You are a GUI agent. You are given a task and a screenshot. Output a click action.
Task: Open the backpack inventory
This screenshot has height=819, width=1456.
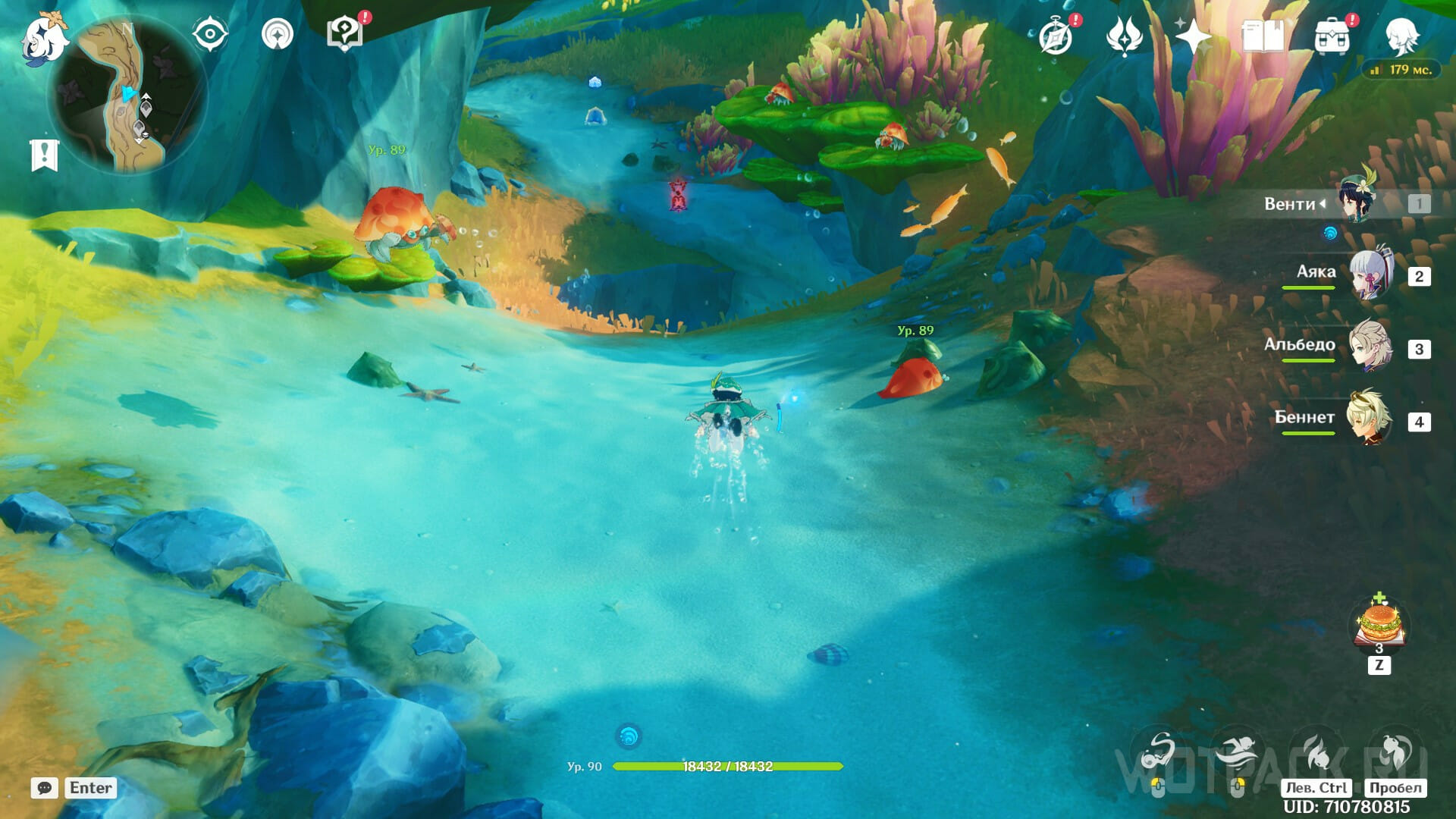tap(1332, 36)
